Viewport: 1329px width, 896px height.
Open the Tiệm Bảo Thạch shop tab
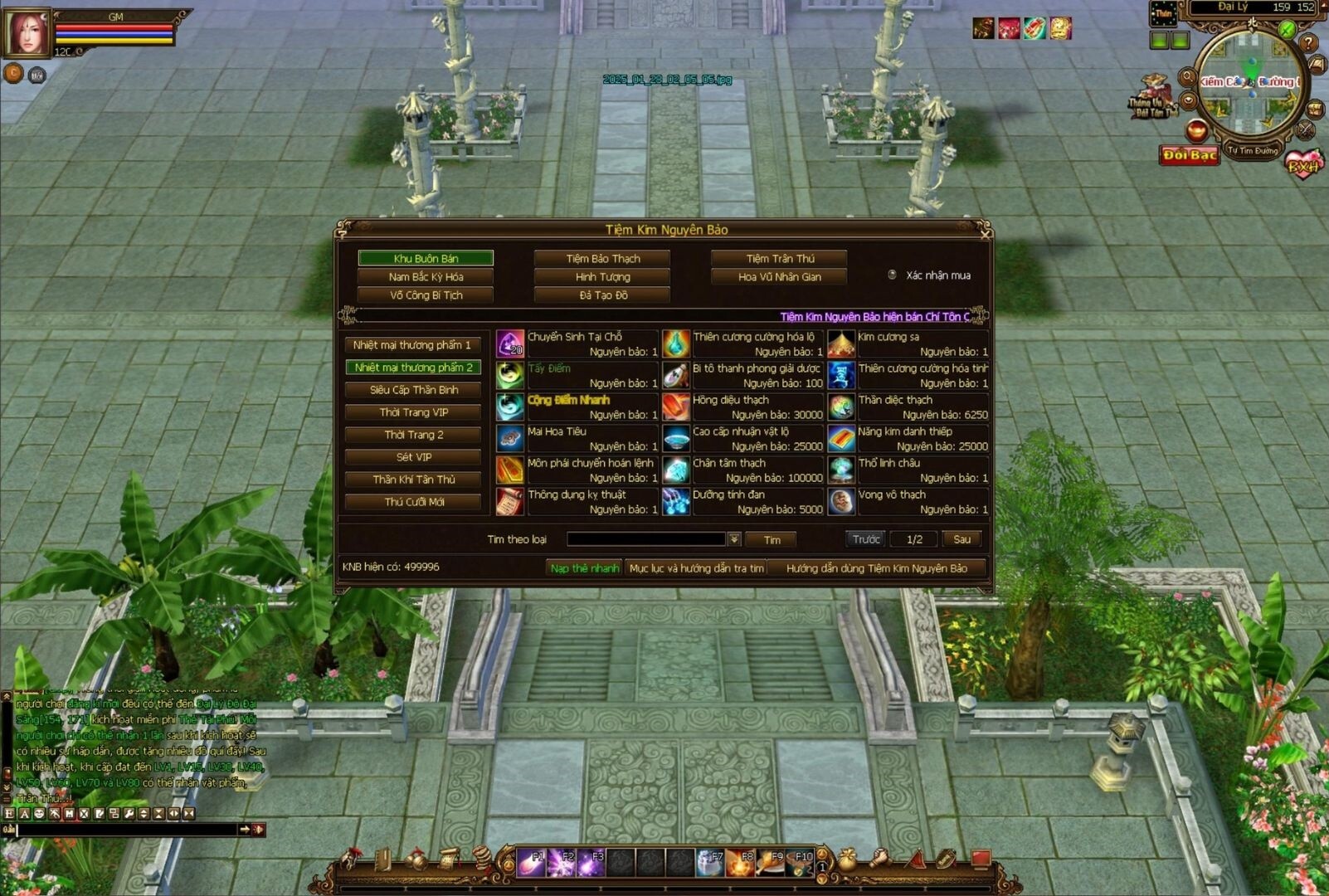602,259
